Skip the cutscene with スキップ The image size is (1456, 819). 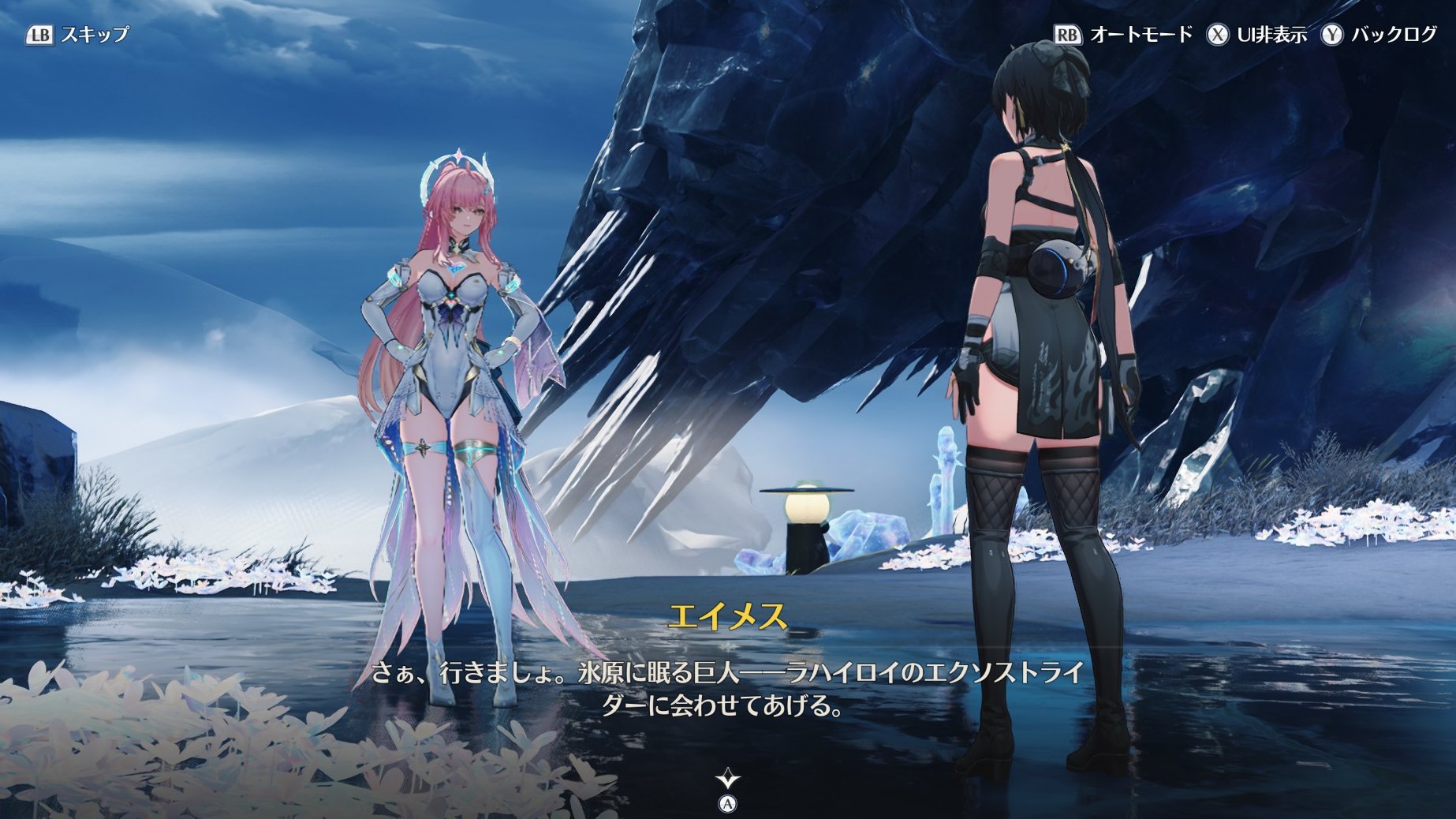tap(78, 35)
